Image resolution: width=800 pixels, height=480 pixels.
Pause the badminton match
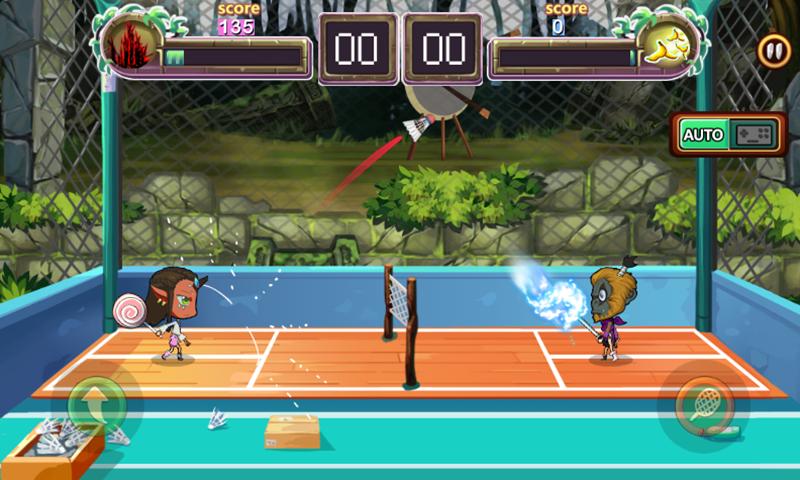tap(772, 51)
